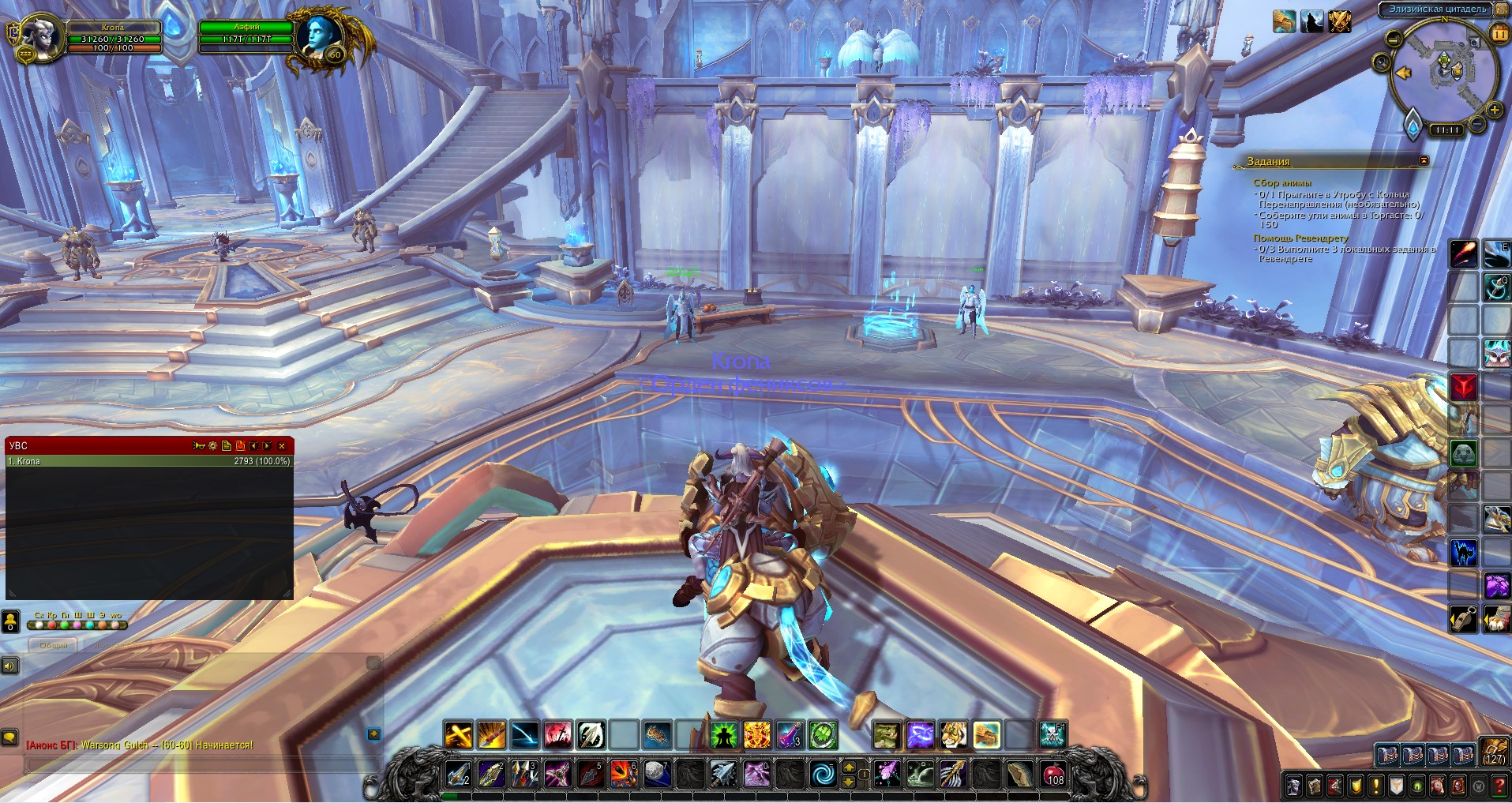1512x803 pixels.
Task: Click Krona's player portrait frame
Action: pos(41,37)
